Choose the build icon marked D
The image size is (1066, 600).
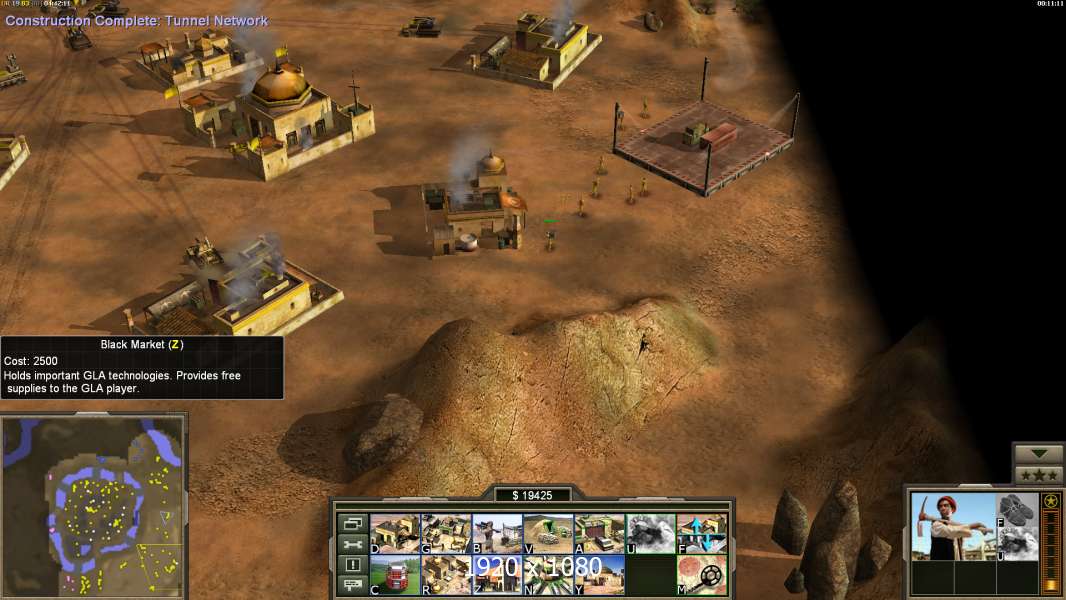(395, 534)
